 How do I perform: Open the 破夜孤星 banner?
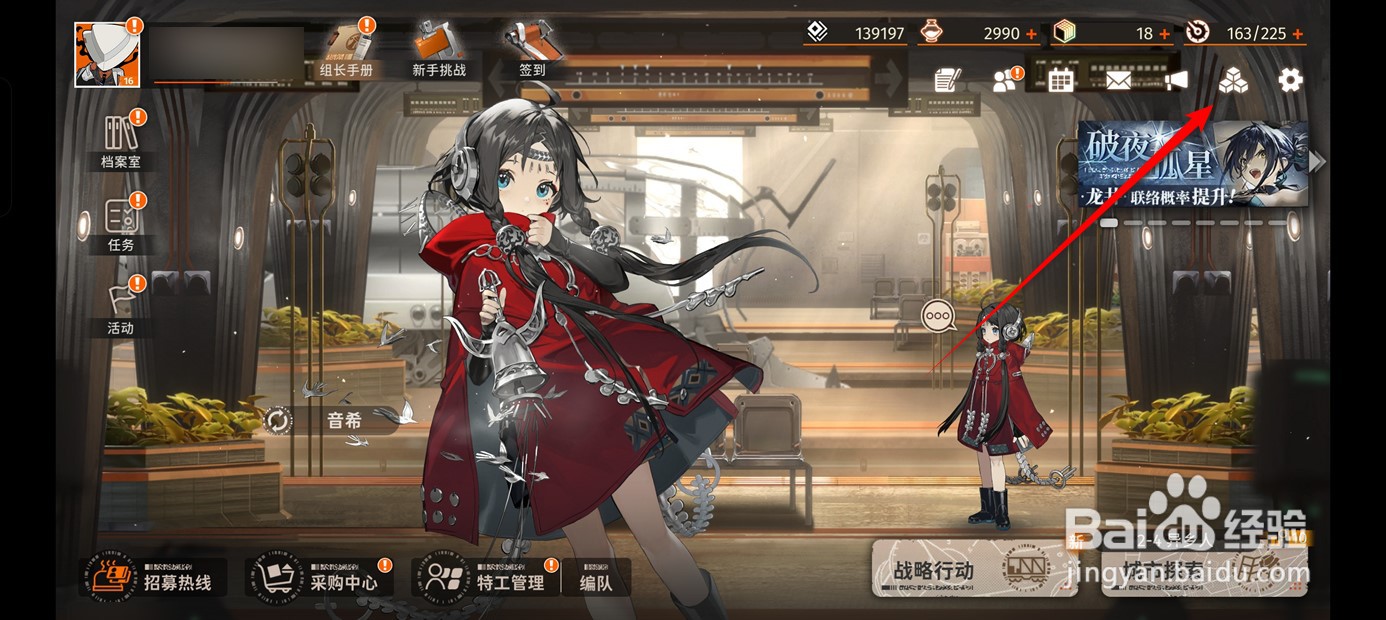coord(1192,164)
